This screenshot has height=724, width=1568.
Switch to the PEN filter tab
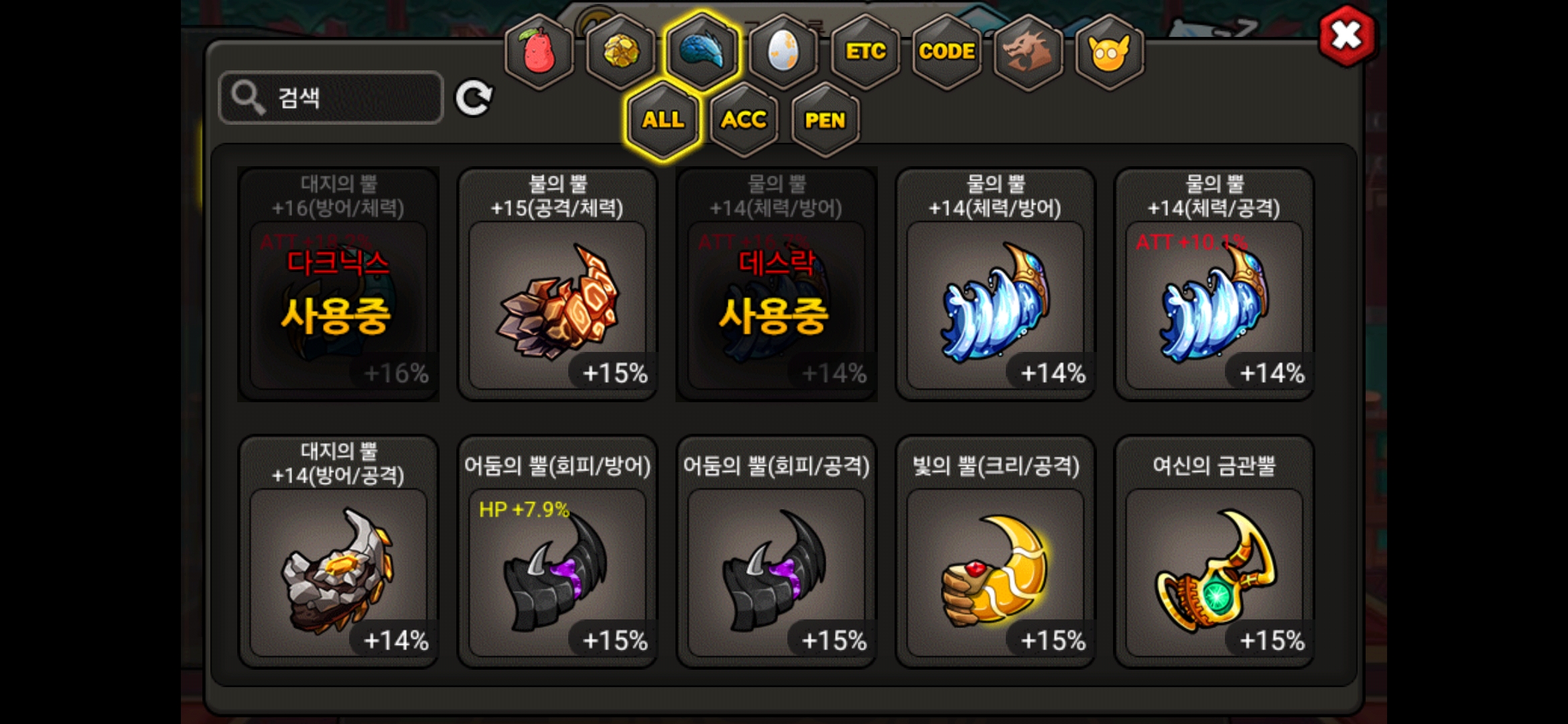(x=826, y=121)
